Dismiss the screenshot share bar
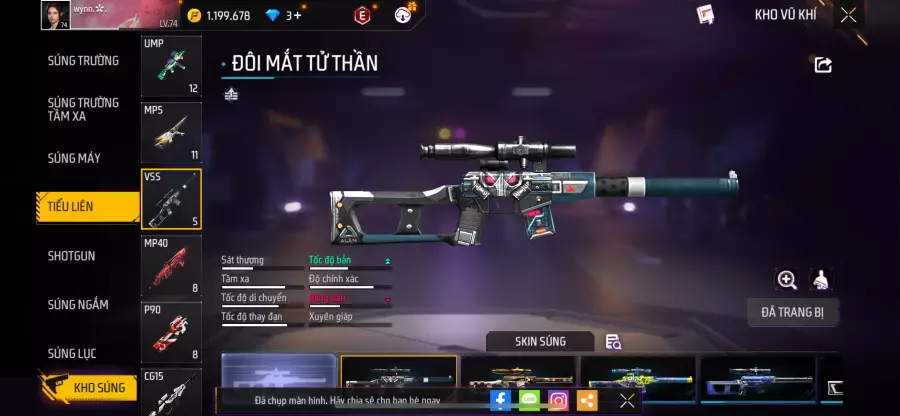The width and height of the screenshot is (900, 416). click(627, 401)
